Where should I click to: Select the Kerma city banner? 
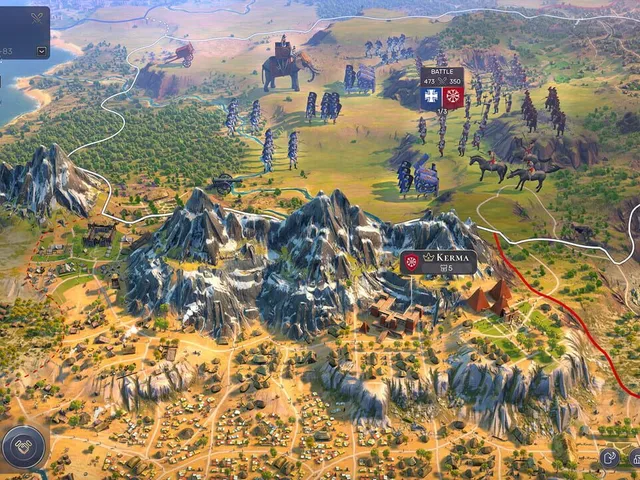point(438,262)
